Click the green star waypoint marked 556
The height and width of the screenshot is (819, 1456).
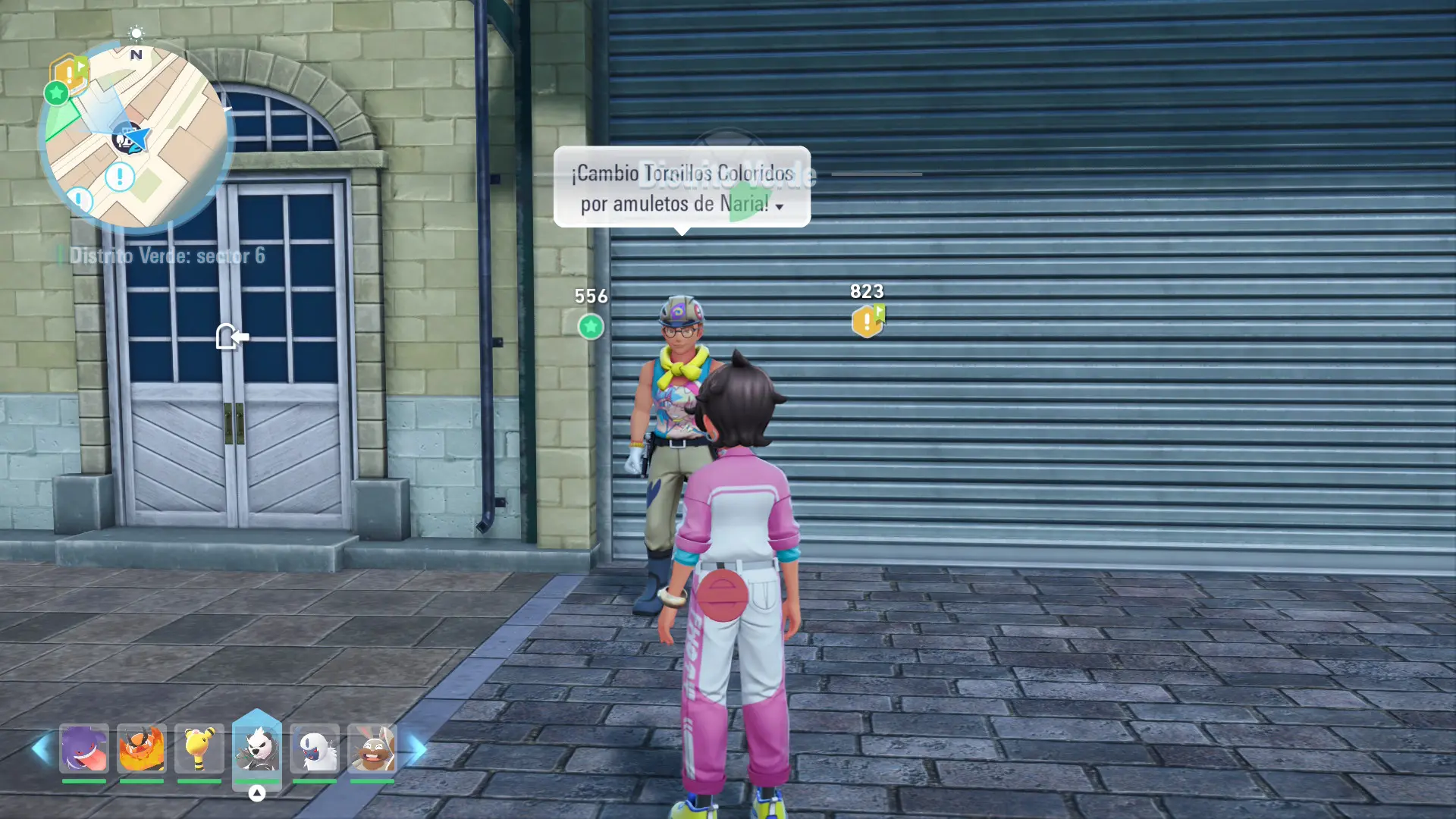591,327
